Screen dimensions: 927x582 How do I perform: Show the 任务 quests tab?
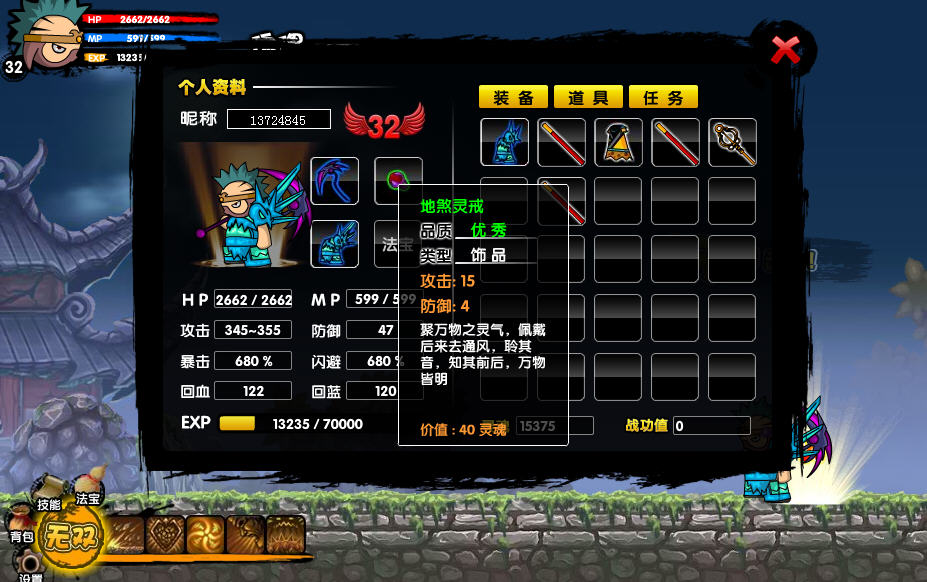(664, 97)
